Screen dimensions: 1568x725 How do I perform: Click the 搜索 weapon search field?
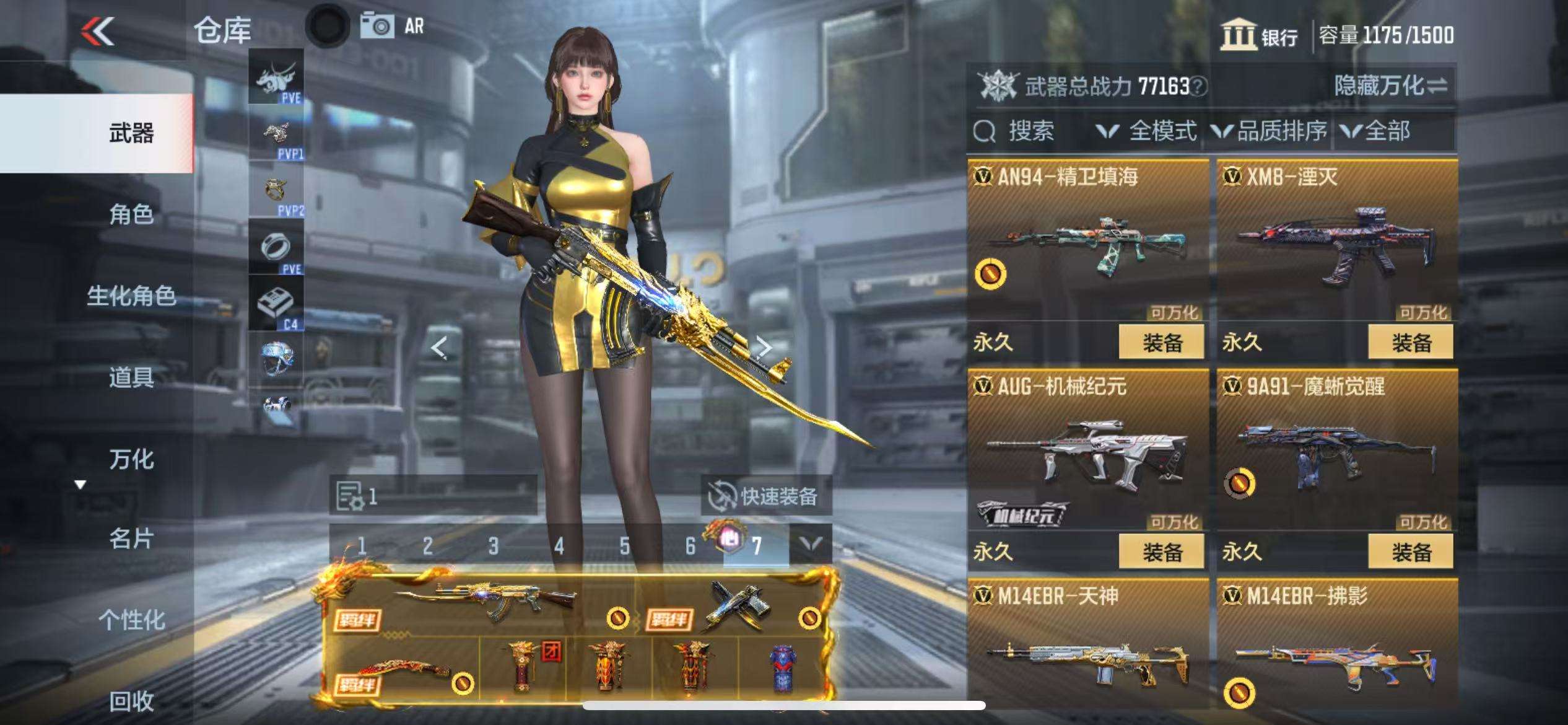(1030, 131)
